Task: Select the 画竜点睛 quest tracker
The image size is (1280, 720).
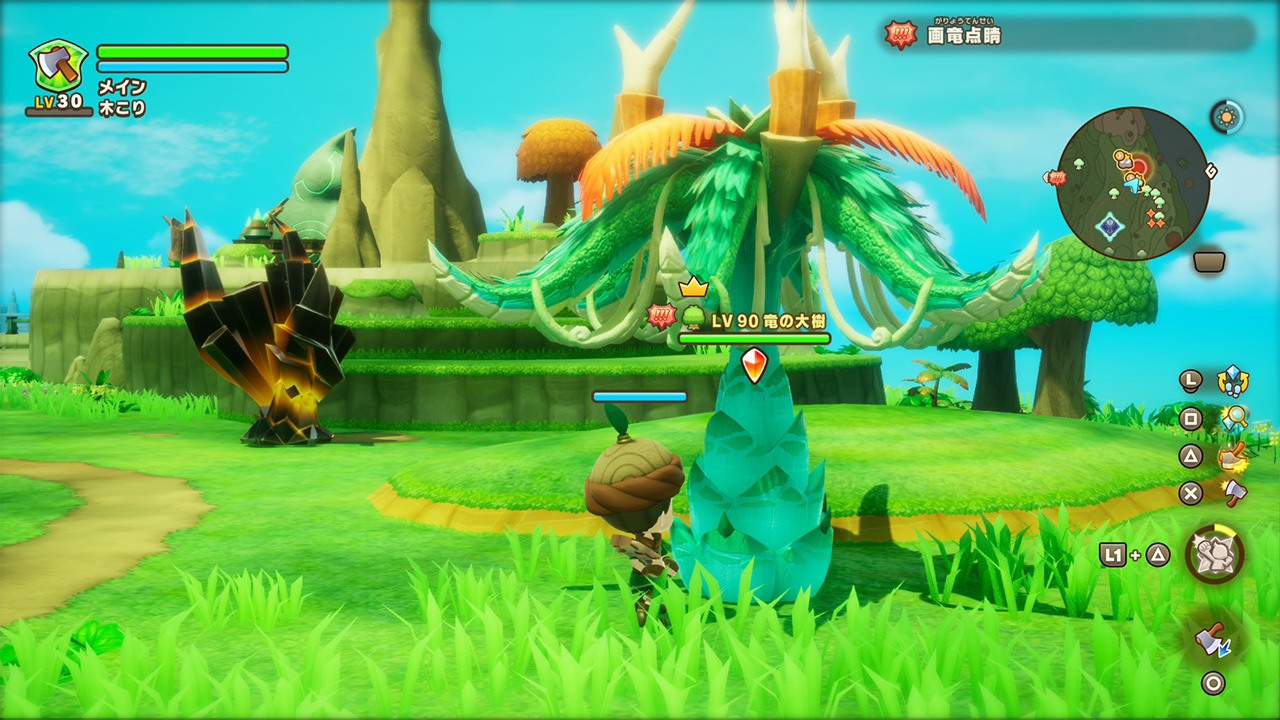Action: point(963,35)
